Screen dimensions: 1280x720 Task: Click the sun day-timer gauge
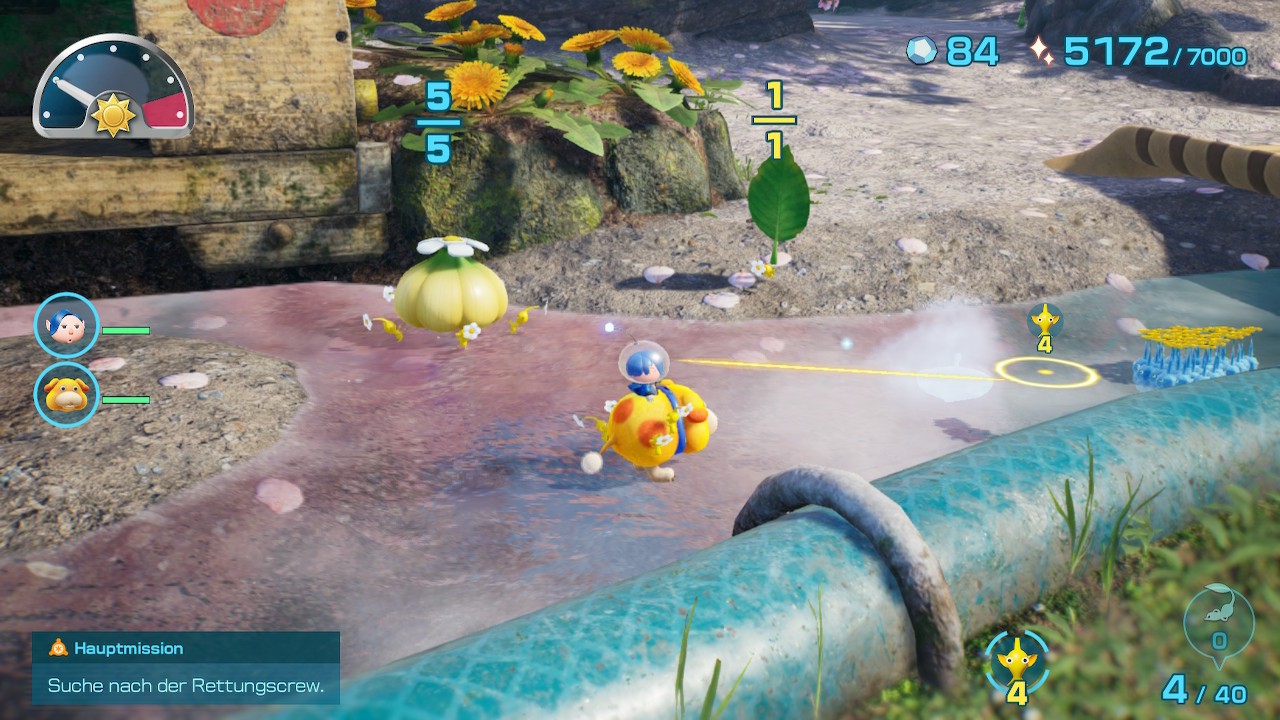[x=113, y=88]
